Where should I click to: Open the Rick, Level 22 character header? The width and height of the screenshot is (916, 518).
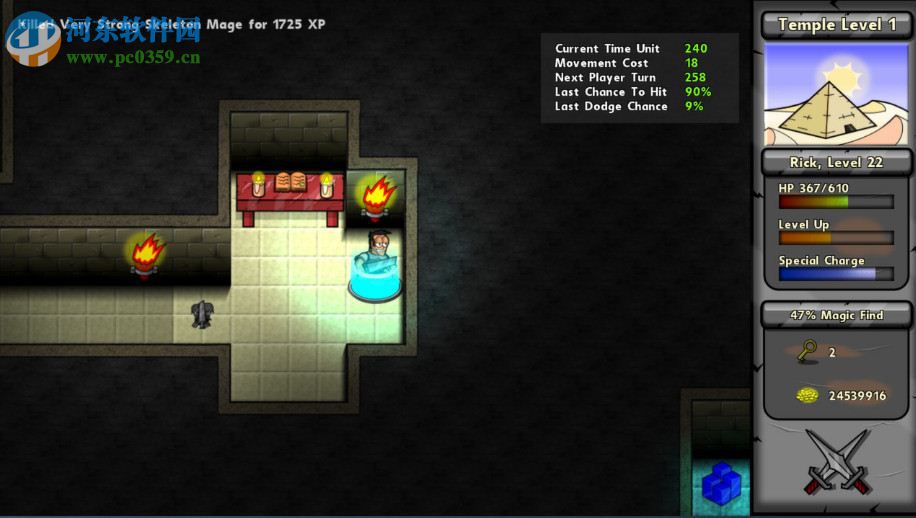[x=836, y=163]
